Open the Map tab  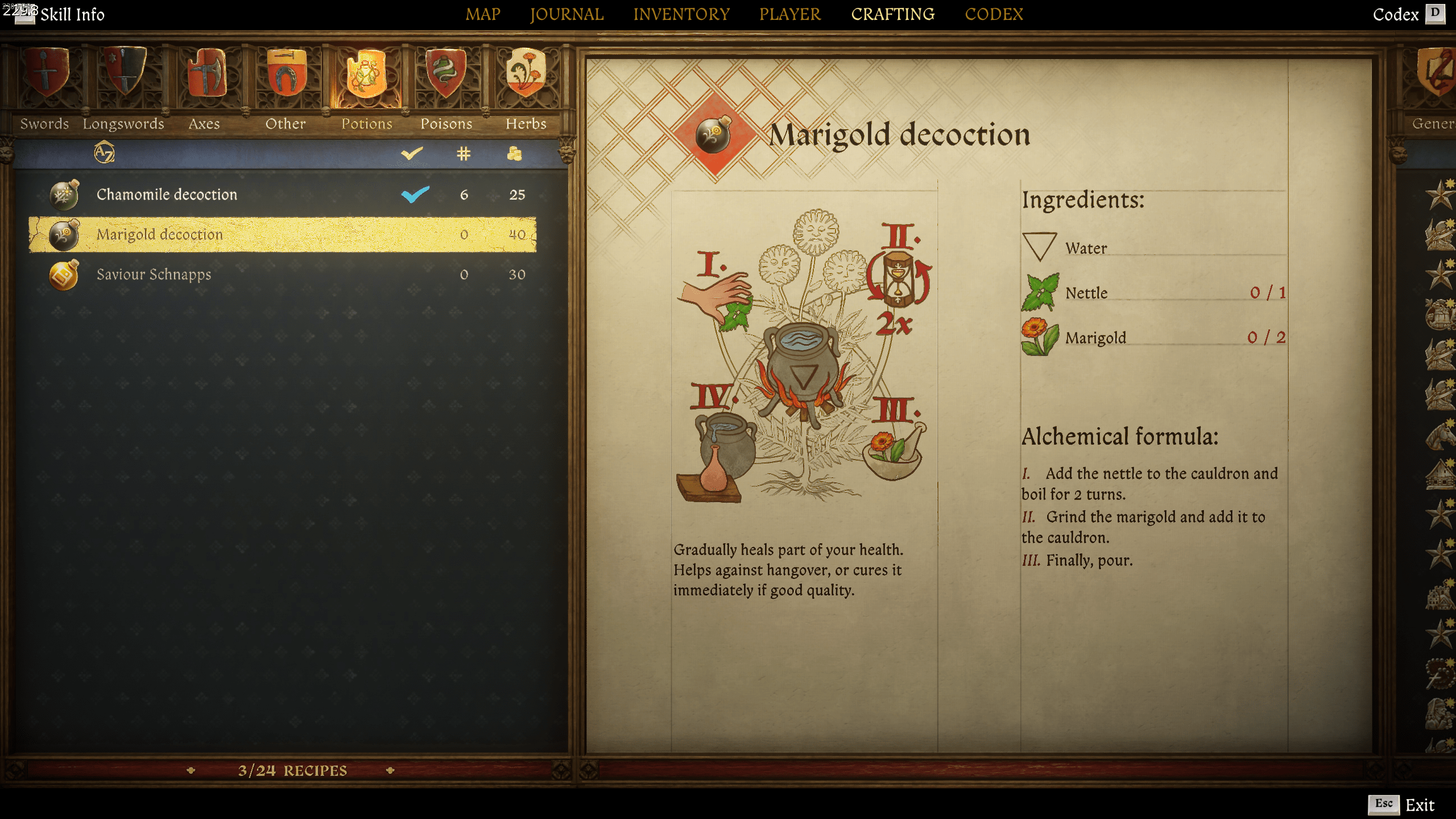(x=483, y=14)
